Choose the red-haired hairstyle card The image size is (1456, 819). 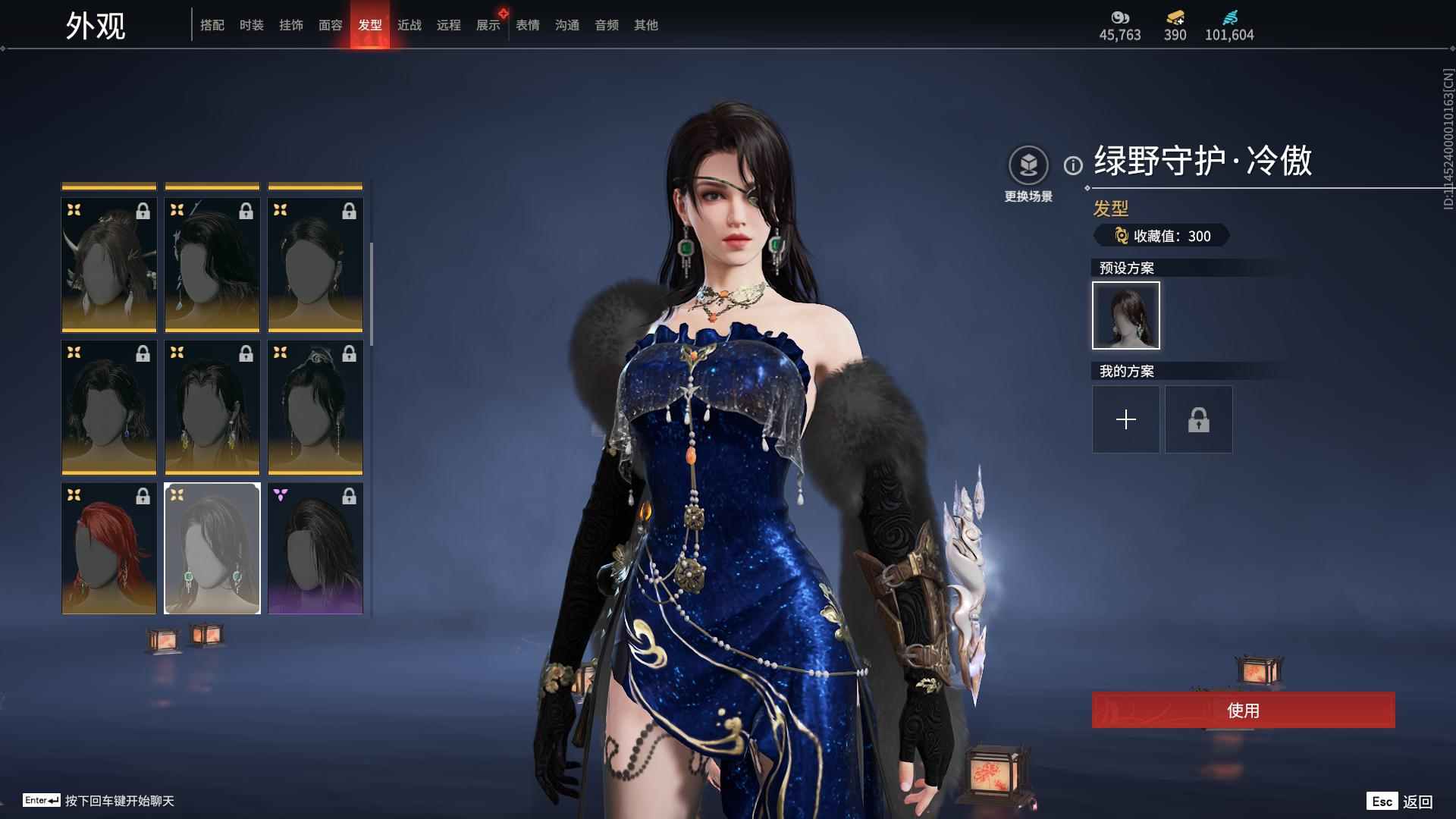[109, 548]
